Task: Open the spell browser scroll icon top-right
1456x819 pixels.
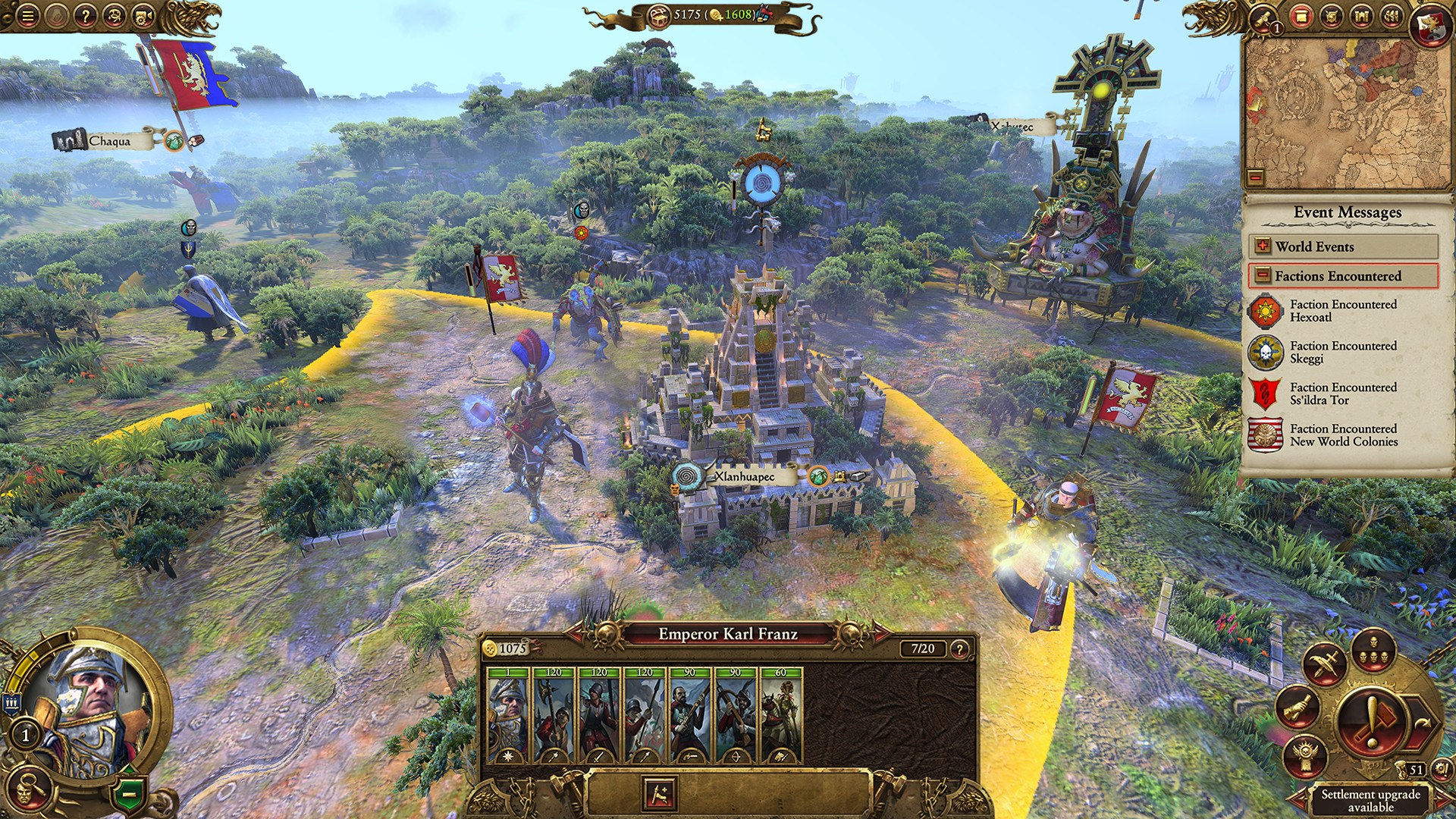Action: click(x=1301, y=17)
